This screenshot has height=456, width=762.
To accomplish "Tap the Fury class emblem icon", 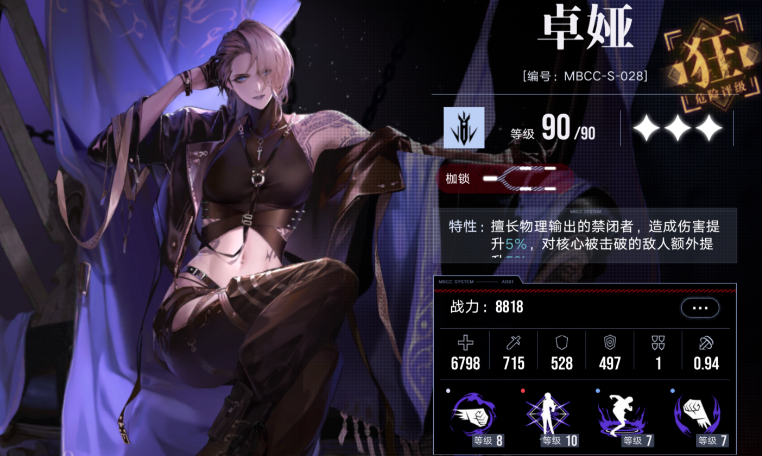I will (x=464, y=129).
